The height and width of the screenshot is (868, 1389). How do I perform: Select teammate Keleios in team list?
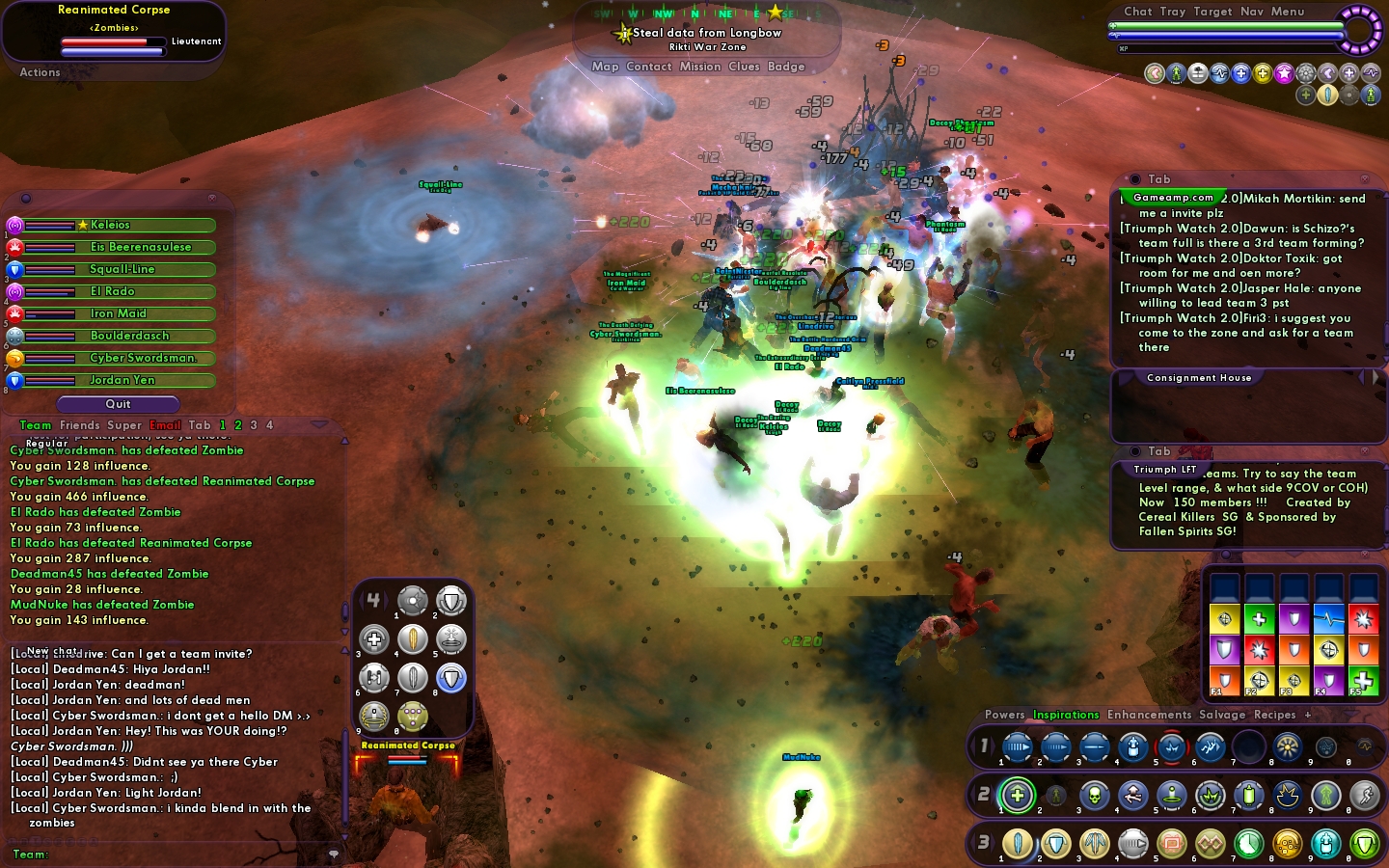pyautogui.click(x=110, y=225)
